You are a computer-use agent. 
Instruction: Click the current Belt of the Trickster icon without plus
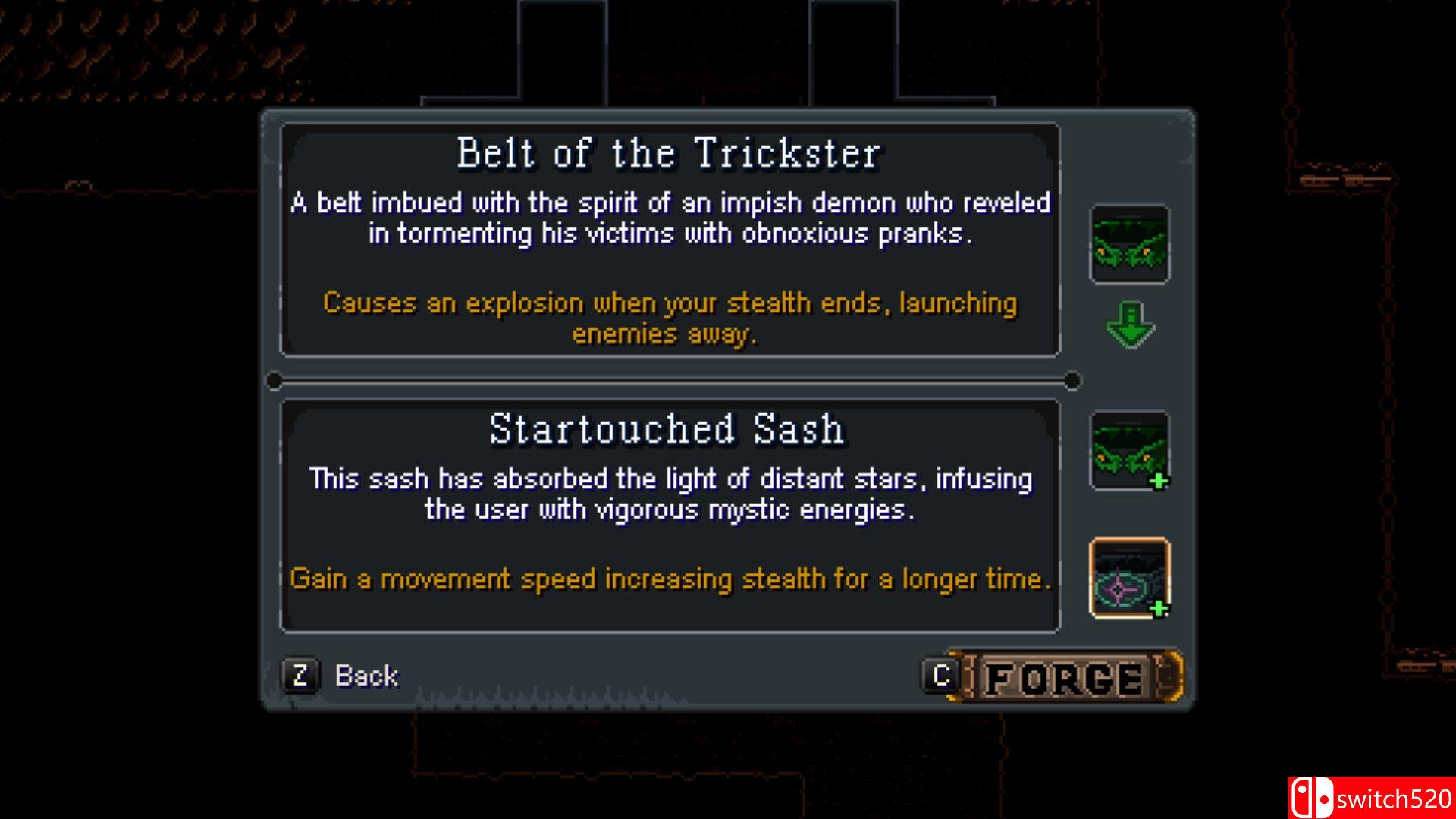[x=1129, y=244]
